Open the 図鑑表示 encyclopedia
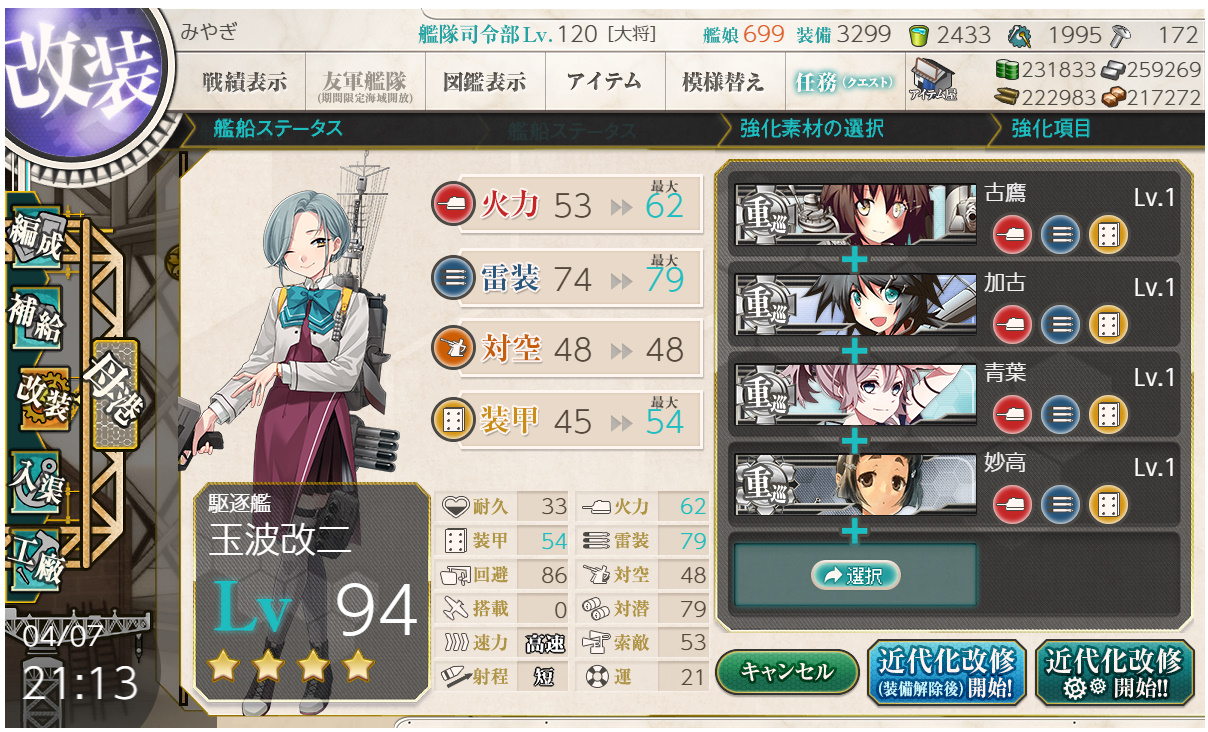This screenshot has width=1208, height=732. pos(485,82)
